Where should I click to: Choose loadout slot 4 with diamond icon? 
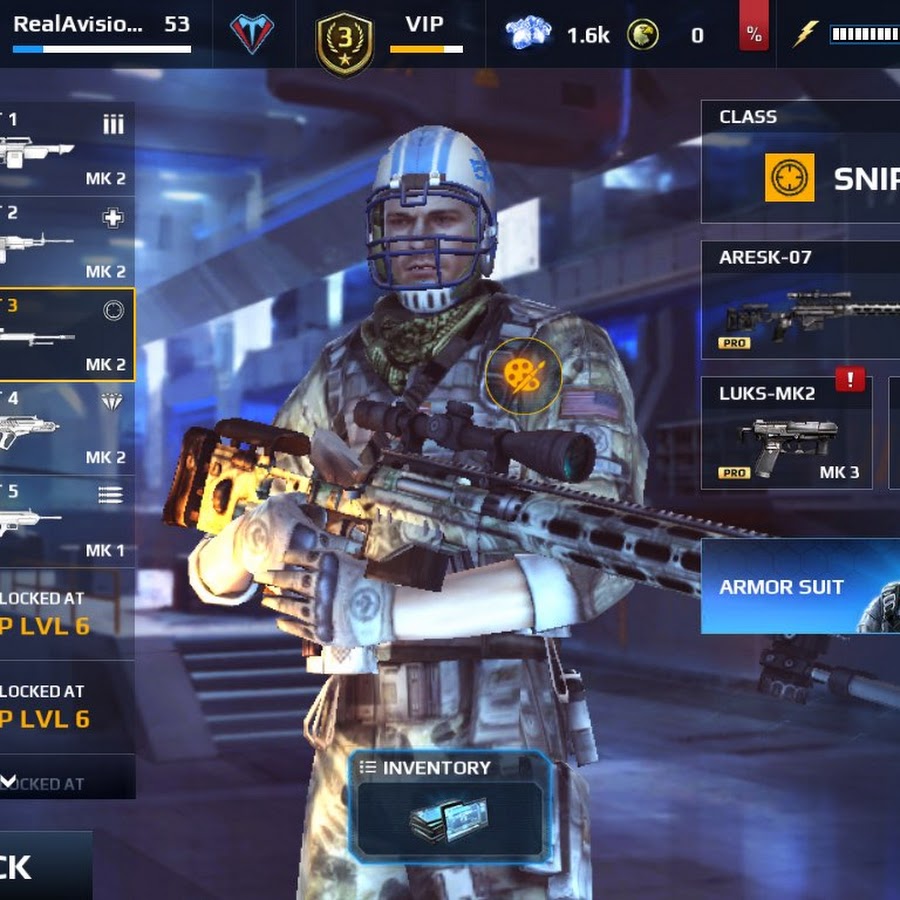pyautogui.click(x=66, y=427)
